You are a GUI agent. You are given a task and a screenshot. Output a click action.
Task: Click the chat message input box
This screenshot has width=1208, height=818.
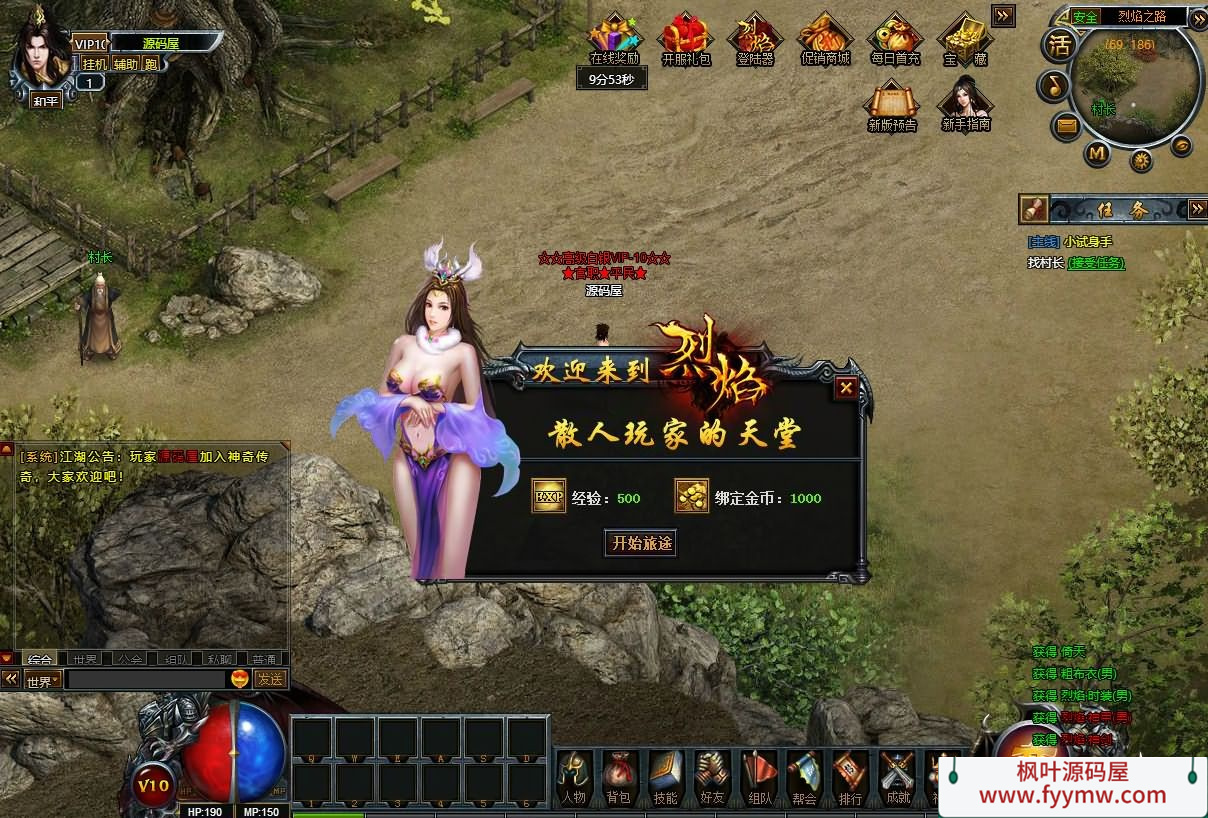(x=145, y=680)
